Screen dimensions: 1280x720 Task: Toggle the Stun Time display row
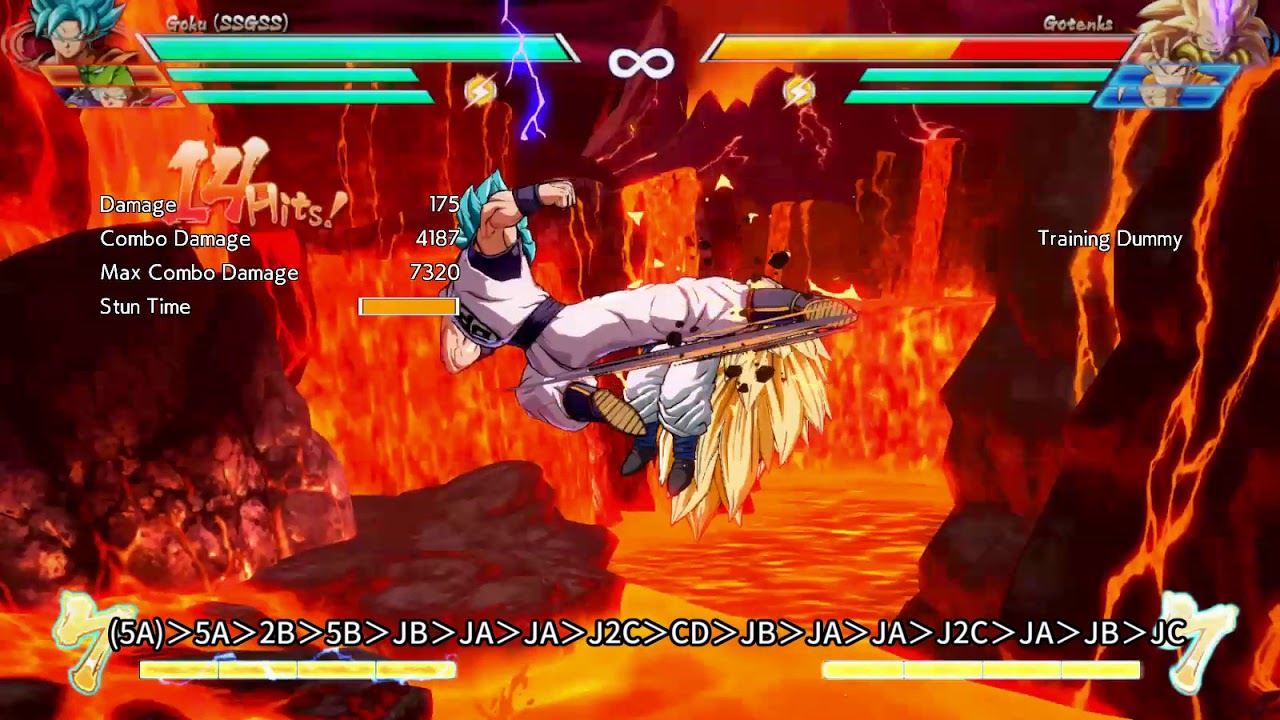point(144,307)
